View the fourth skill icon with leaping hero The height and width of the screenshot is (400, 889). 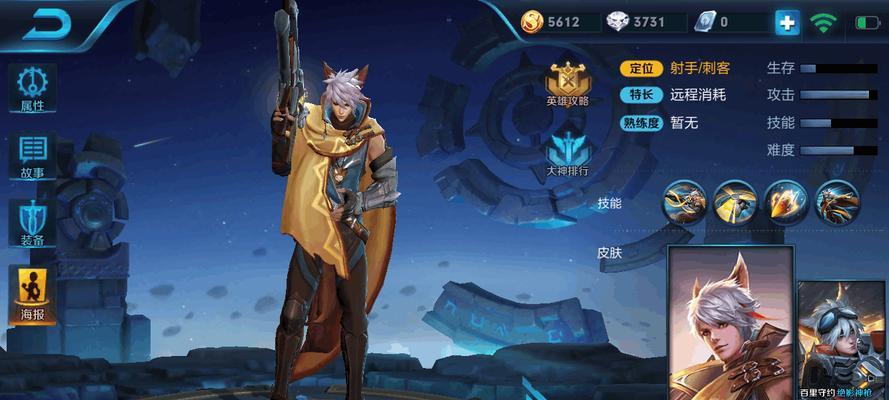[837, 202]
